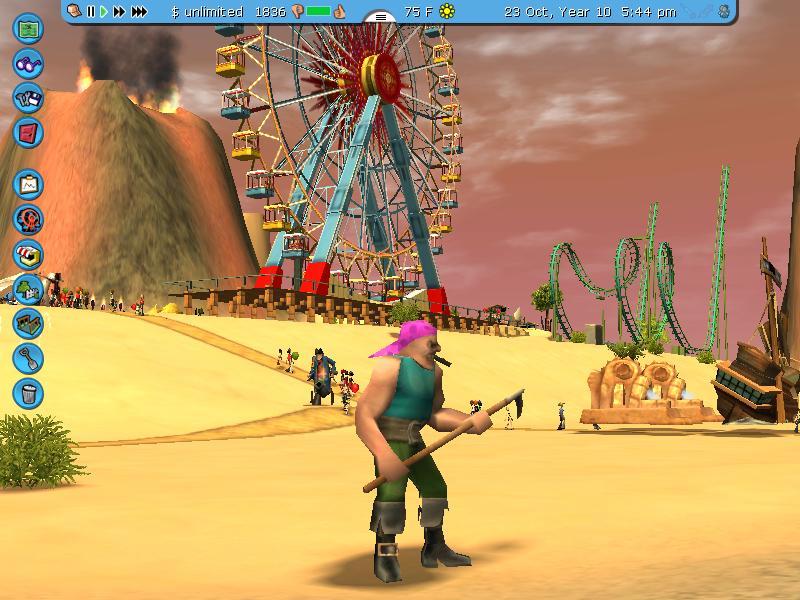Screen dimensions: 800x600
Task: Pause the game
Action: pos(91,12)
